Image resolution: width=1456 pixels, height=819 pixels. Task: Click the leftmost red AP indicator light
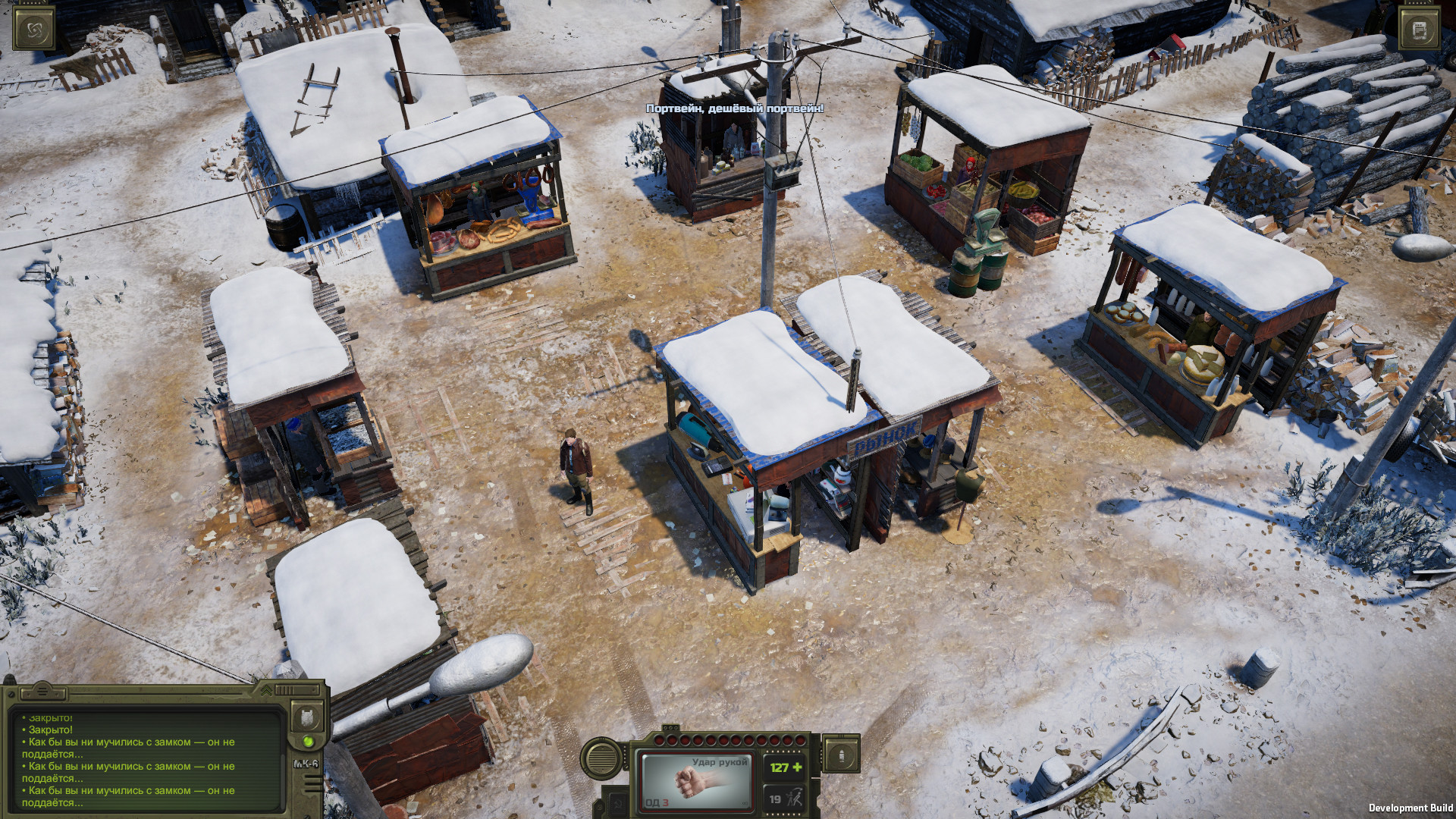click(659, 740)
